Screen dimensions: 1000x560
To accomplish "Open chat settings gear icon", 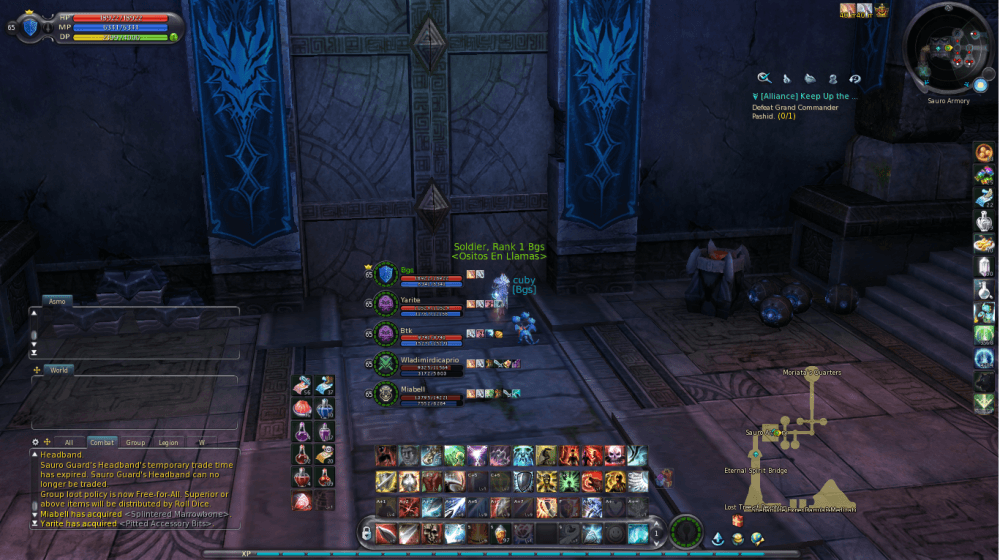I will pos(36,441).
